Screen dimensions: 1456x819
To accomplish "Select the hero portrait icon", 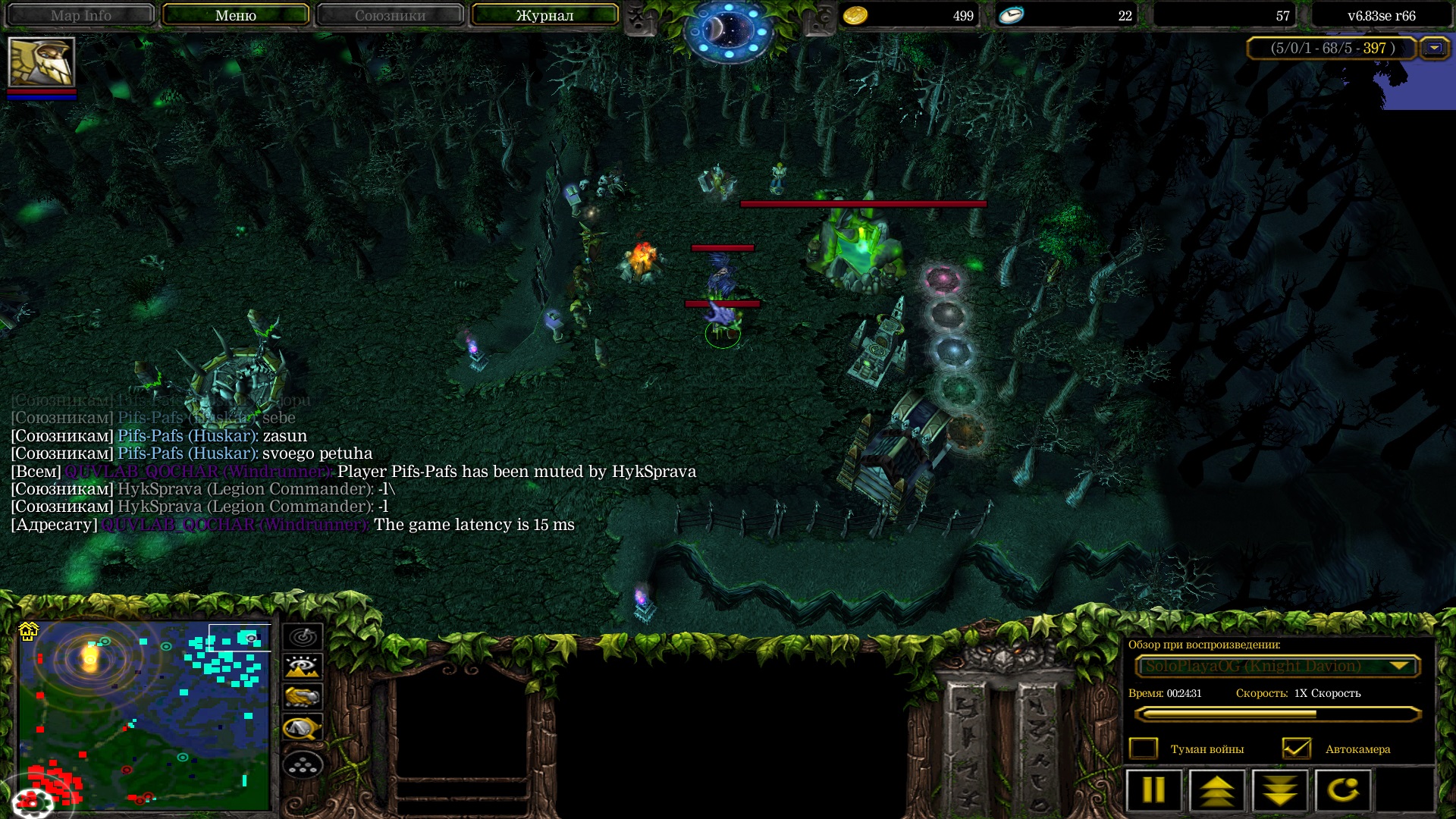I will [x=41, y=62].
